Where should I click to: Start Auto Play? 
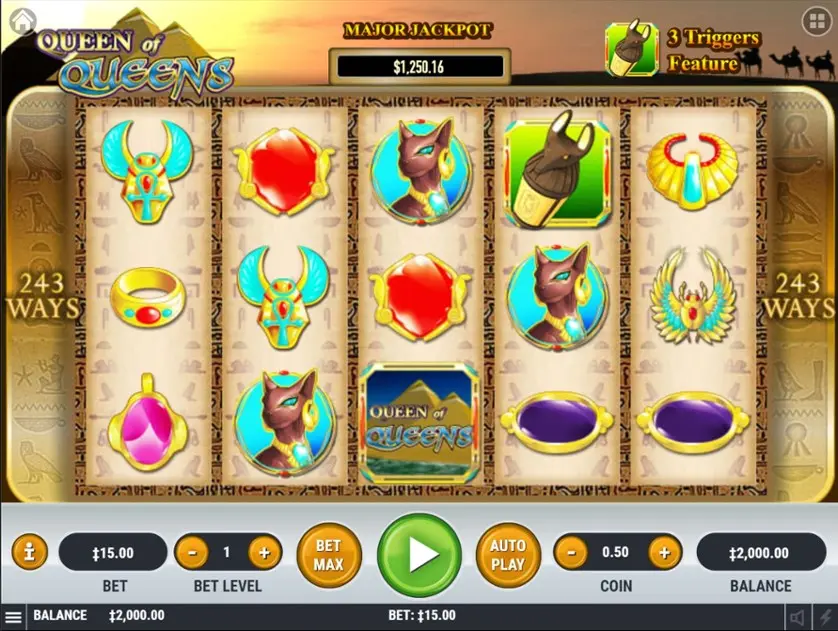tap(508, 555)
